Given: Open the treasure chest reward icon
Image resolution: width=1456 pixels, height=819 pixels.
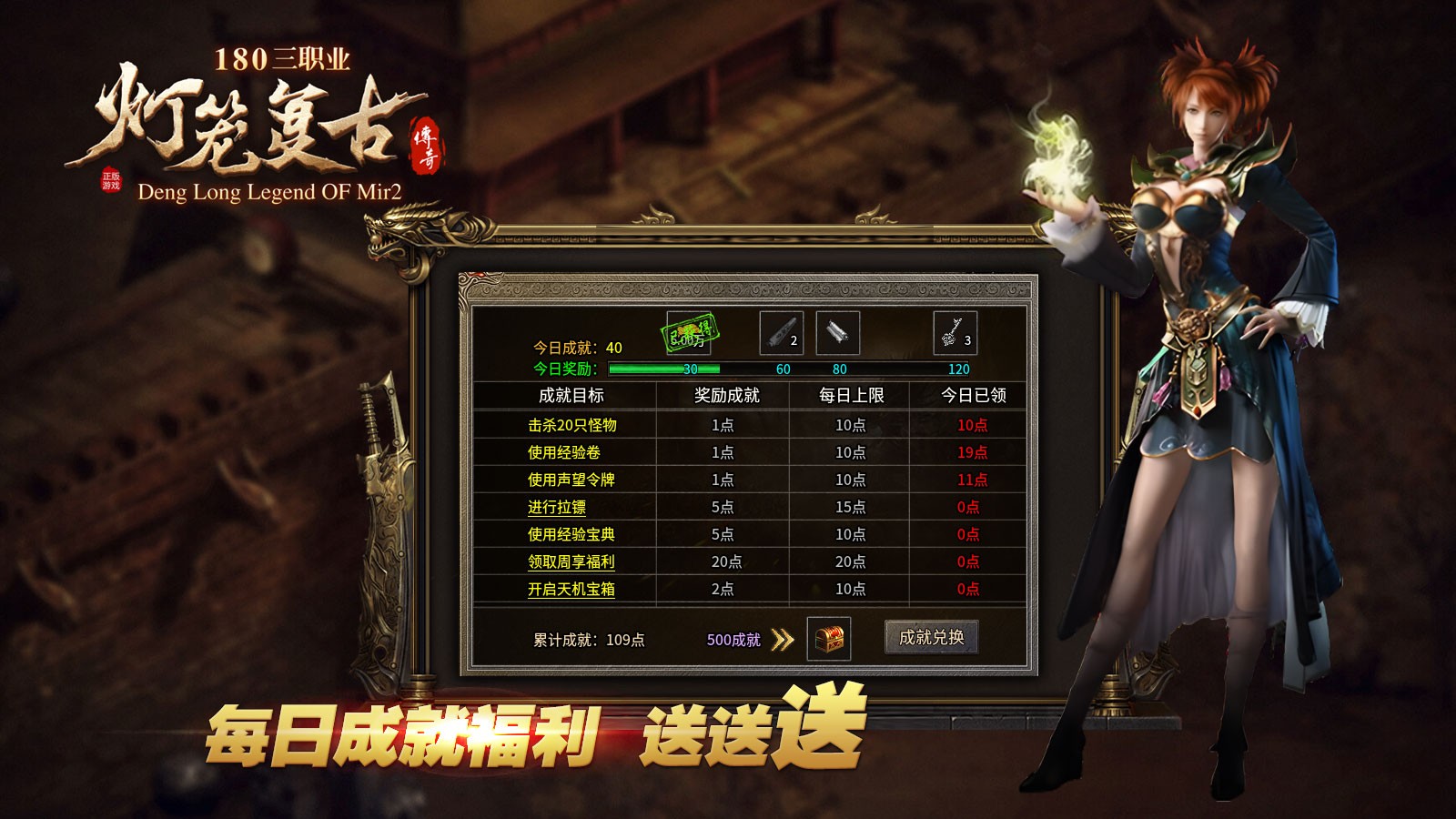Looking at the screenshot, I should tap(830, 640).
